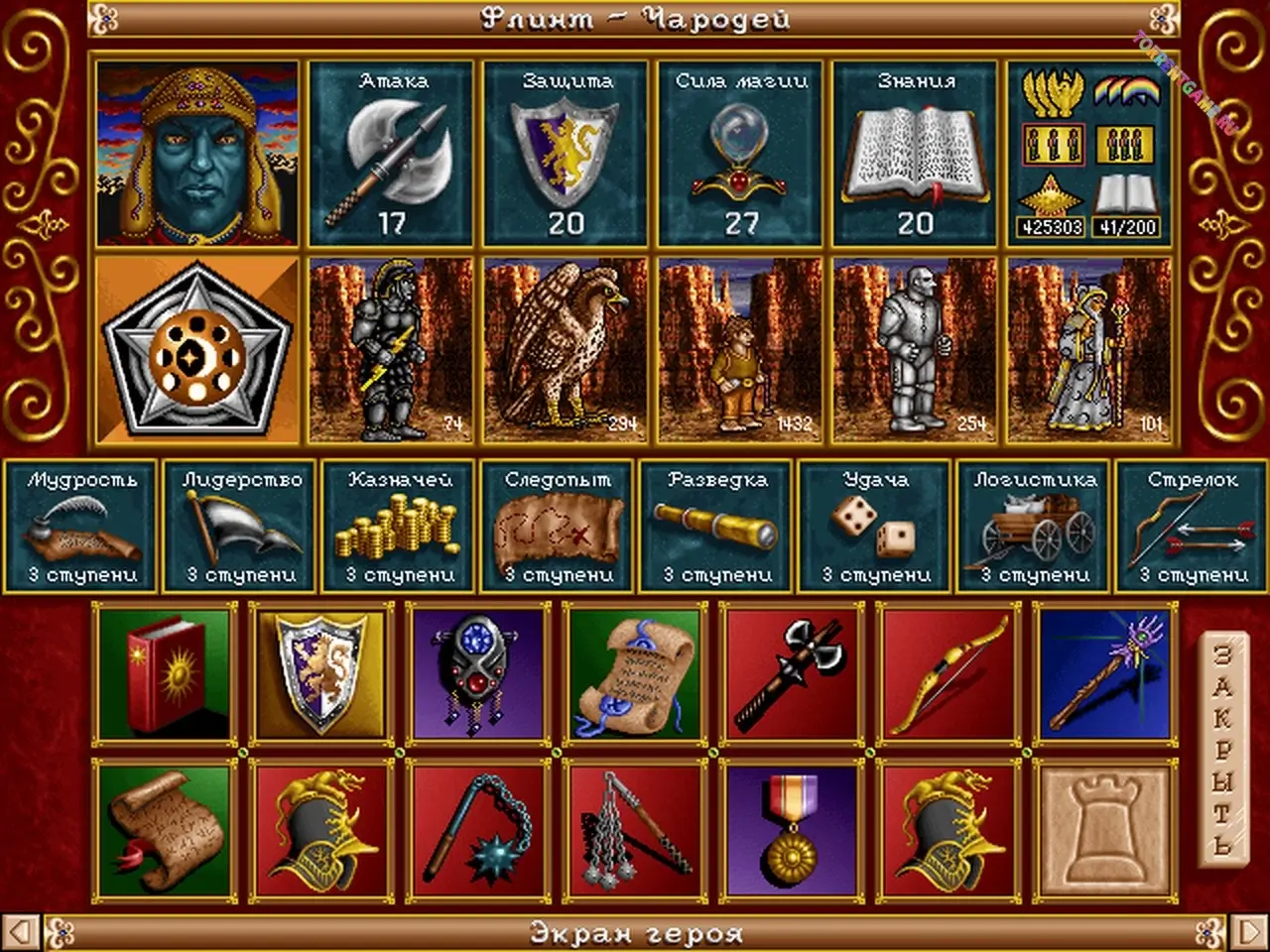Image resolution: width=1270 pixels, height=952 pixels.
Task: Select the dark armored titan army slot
Action: tap(392, 349)
